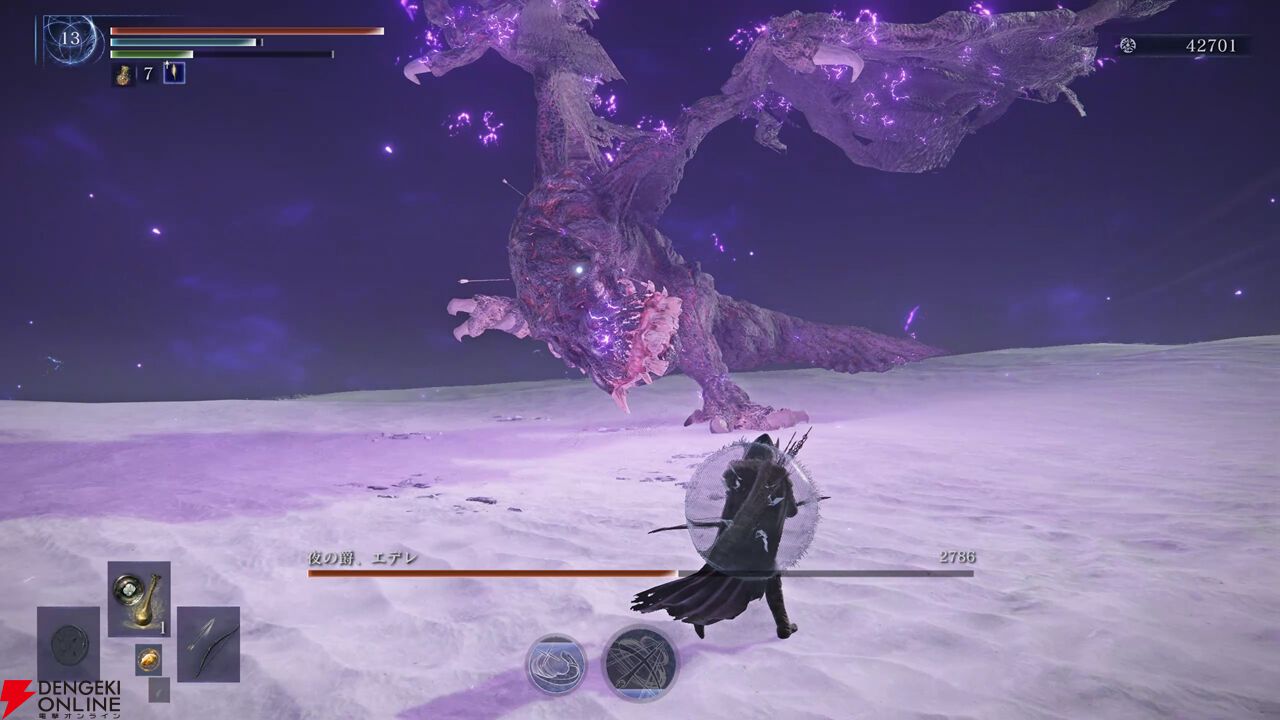Click the small amber stone item icon
1280x720 pixels.
148,659
